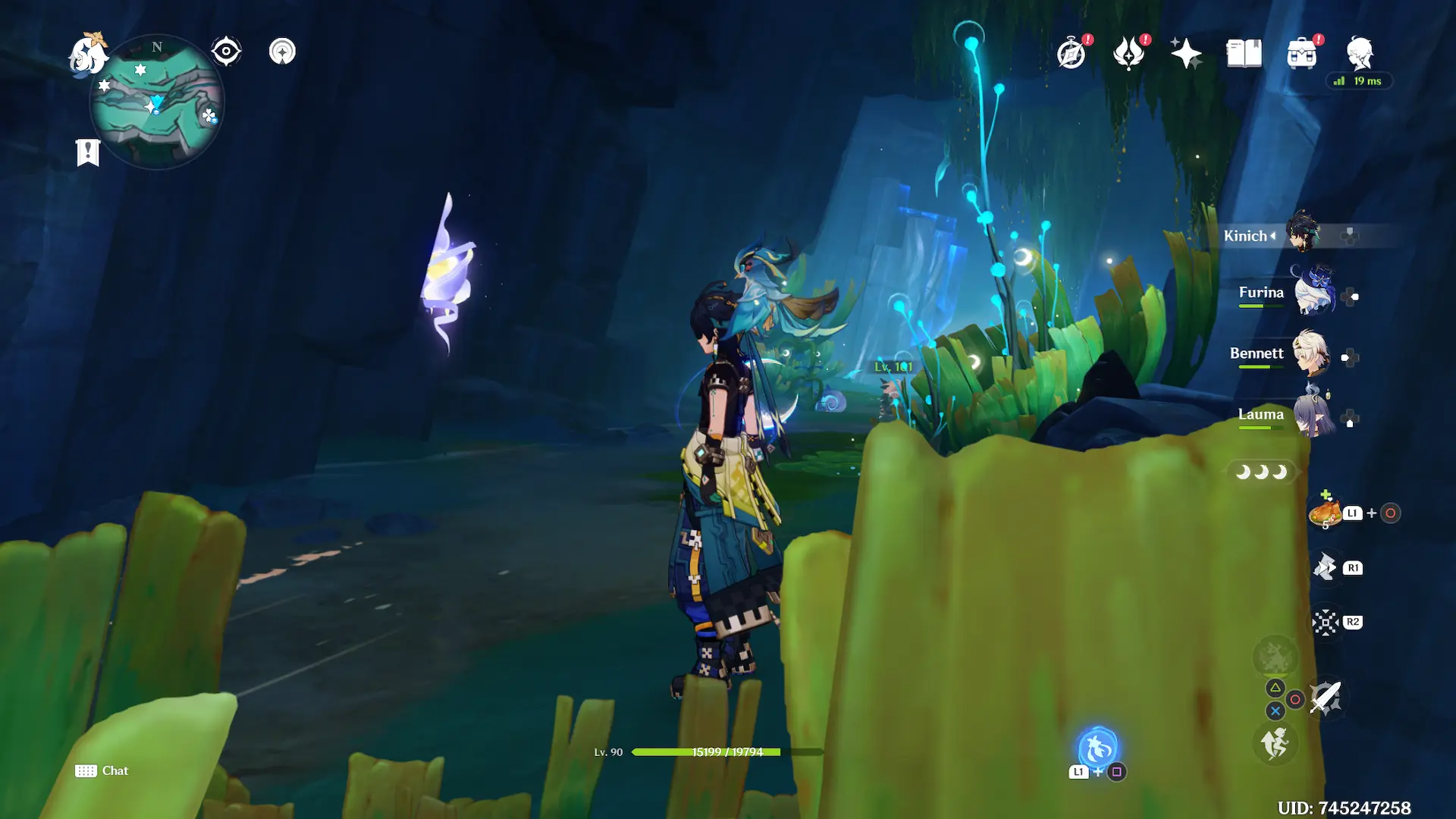The image size is (1456, 819).
Task: Open the character profile head icon
Action: pyautogui.click(x=1360, y=54)
